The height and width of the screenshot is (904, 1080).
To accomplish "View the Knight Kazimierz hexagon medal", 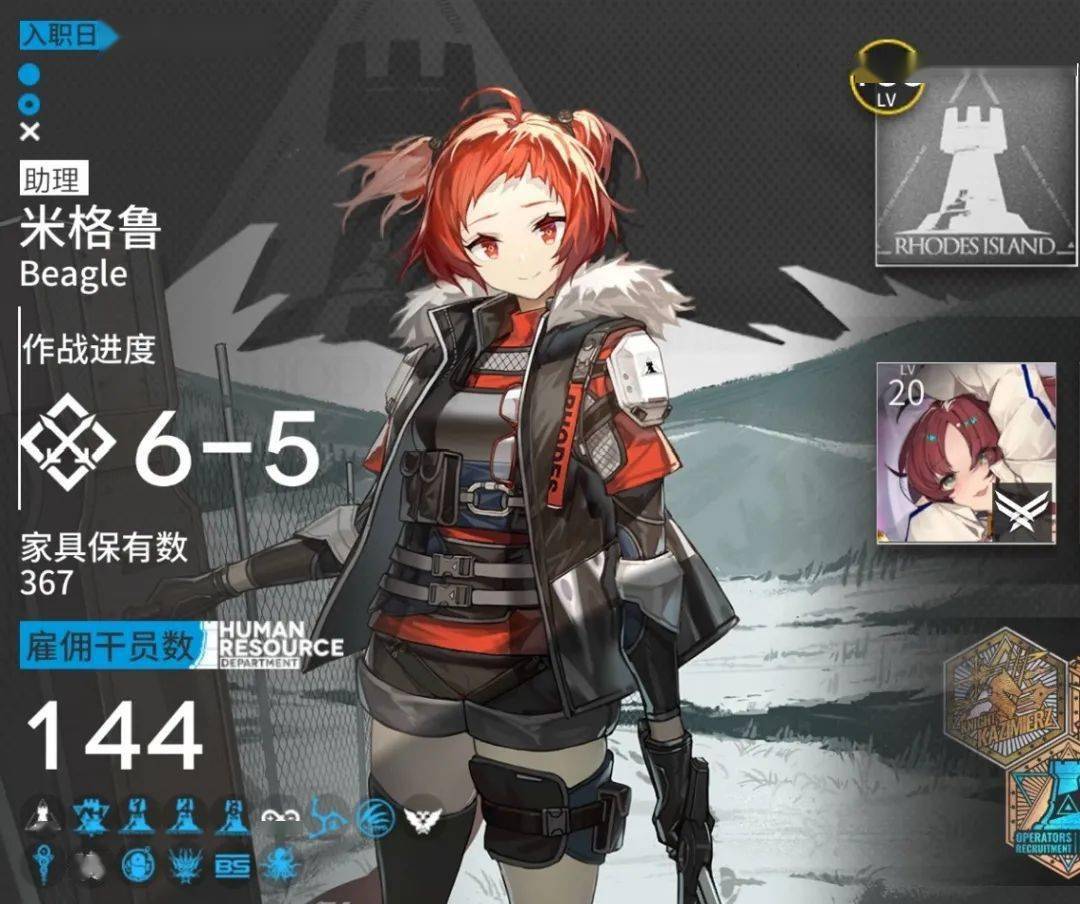I will click(1003, 697).
